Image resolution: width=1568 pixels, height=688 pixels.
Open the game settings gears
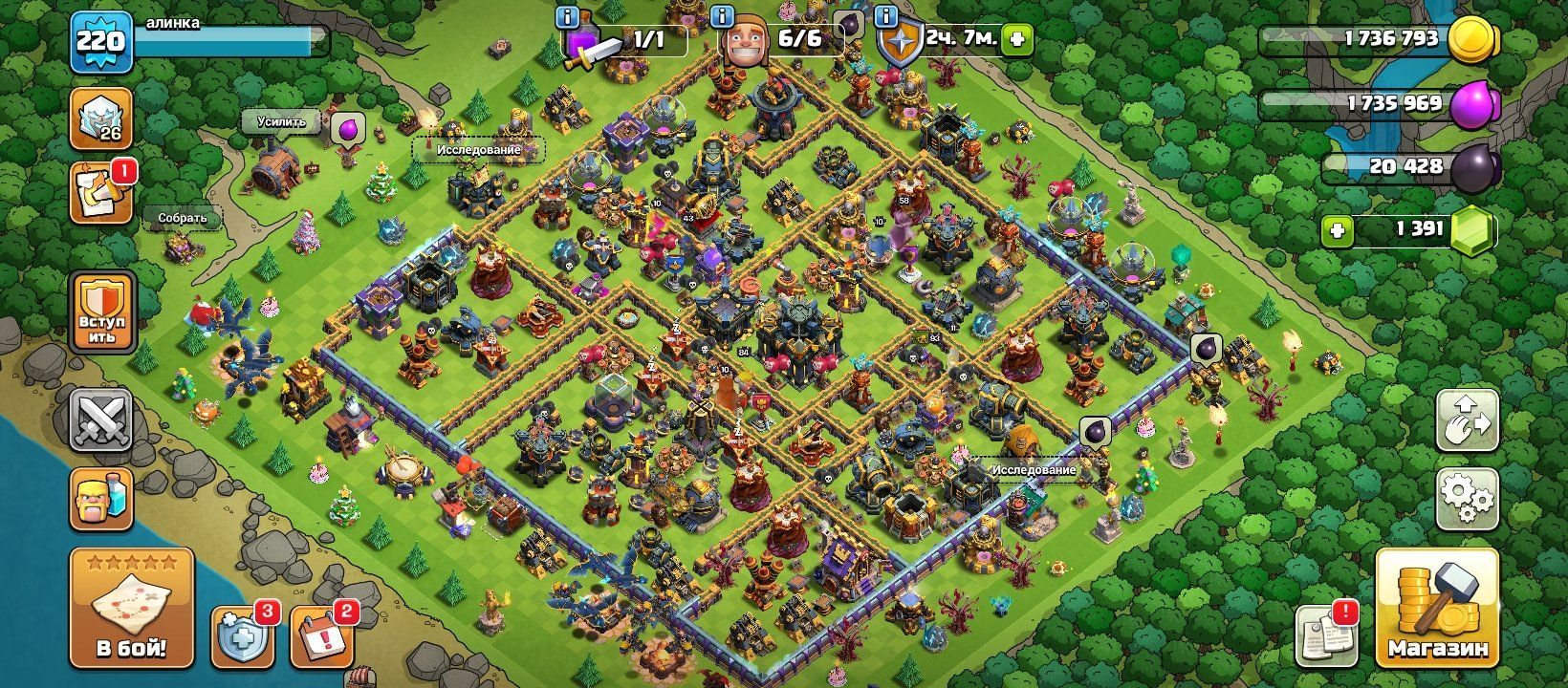1467,498
